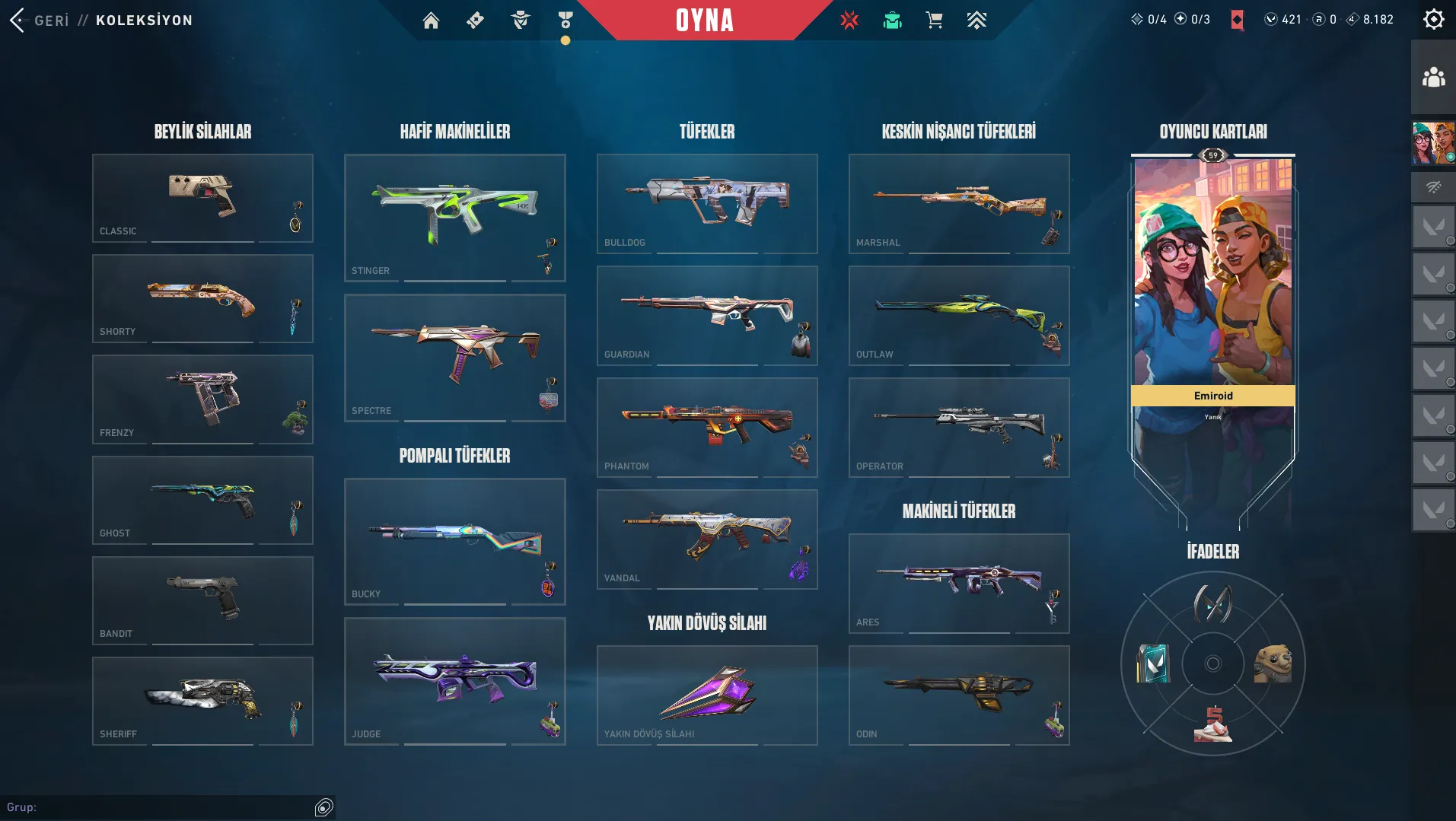Viewport: 1456px width, 821px height.
Task: Select the bear spray in the wheel
Action: click(x=1273, y=663)
